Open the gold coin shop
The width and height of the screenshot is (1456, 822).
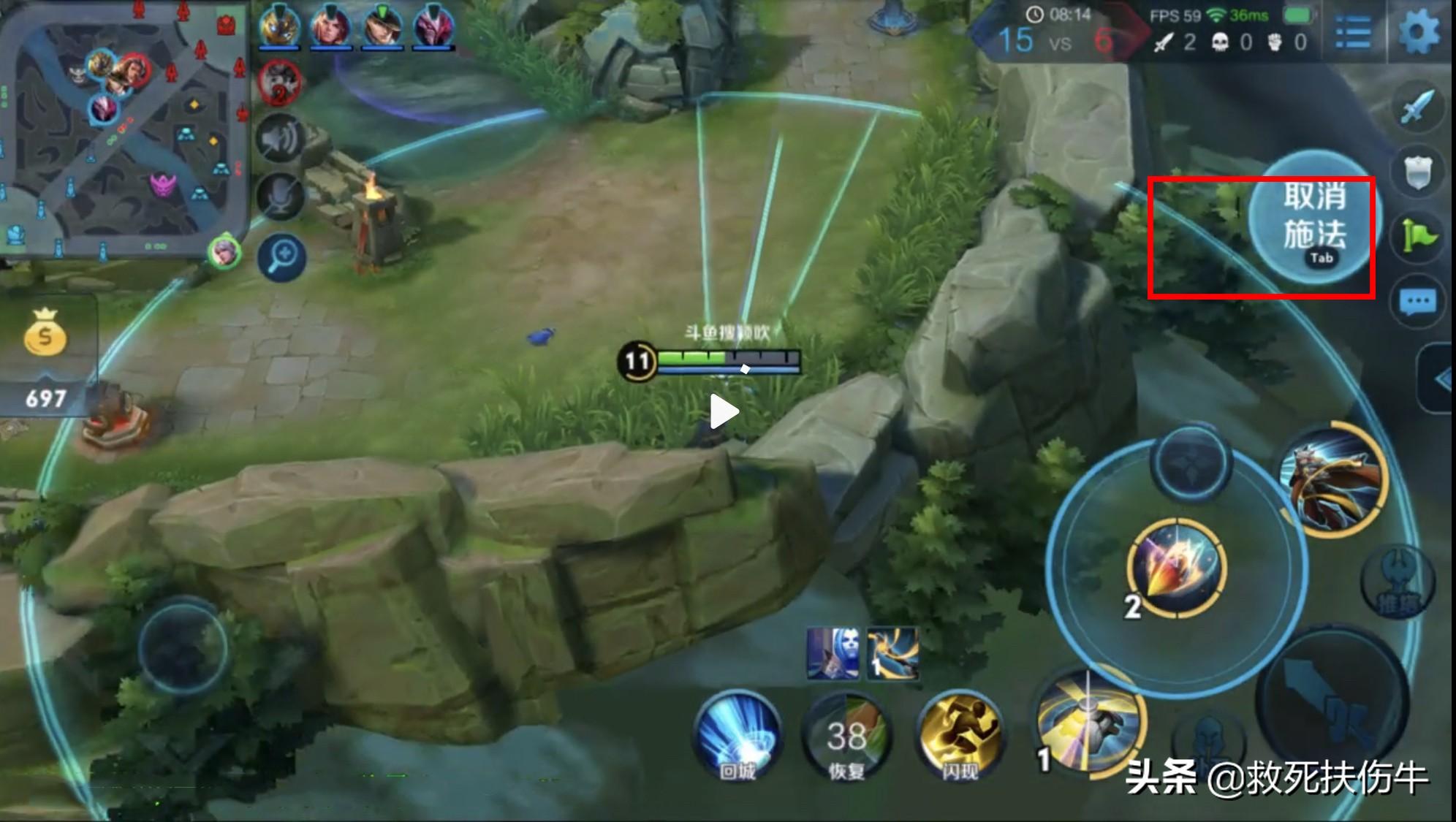click(x=45, y=338)
